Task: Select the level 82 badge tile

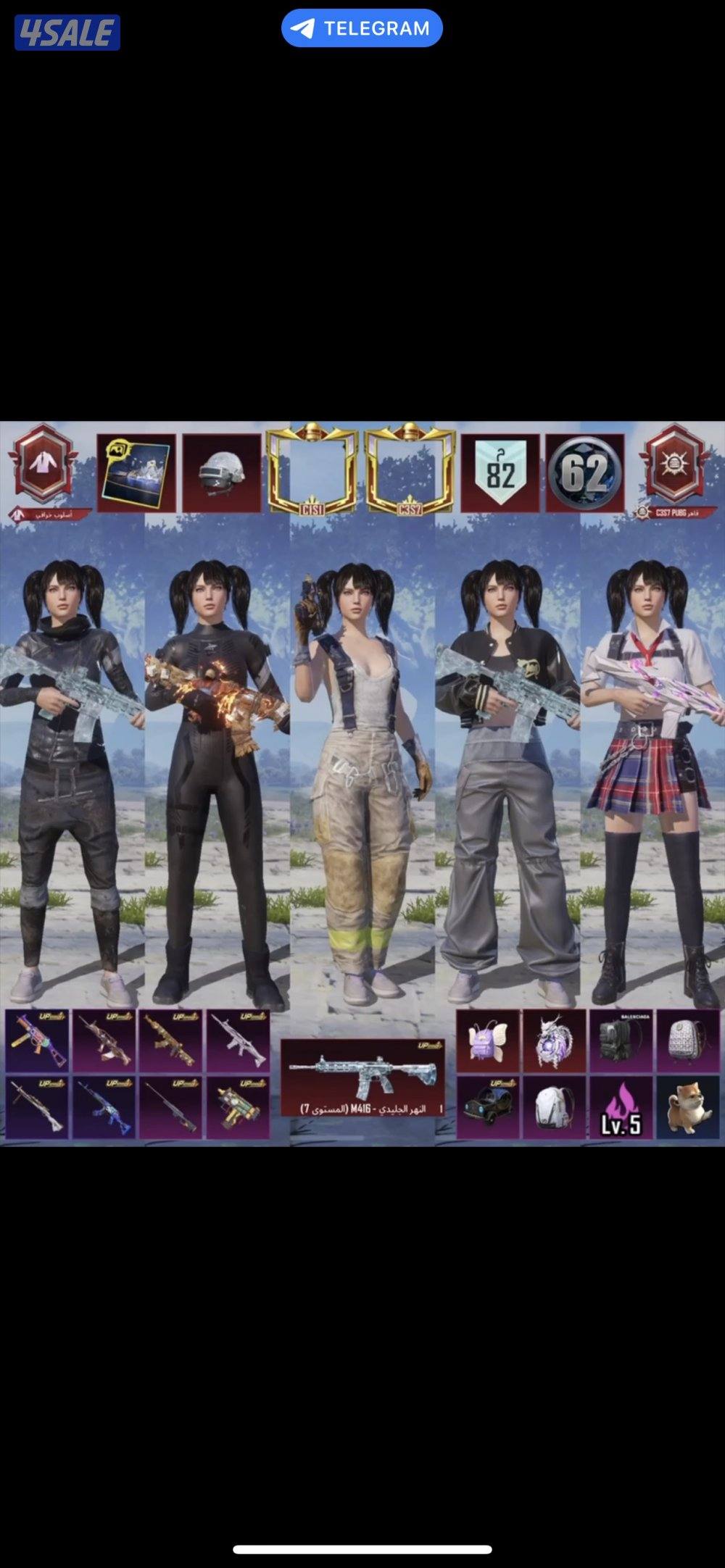Action: [500, 473]
